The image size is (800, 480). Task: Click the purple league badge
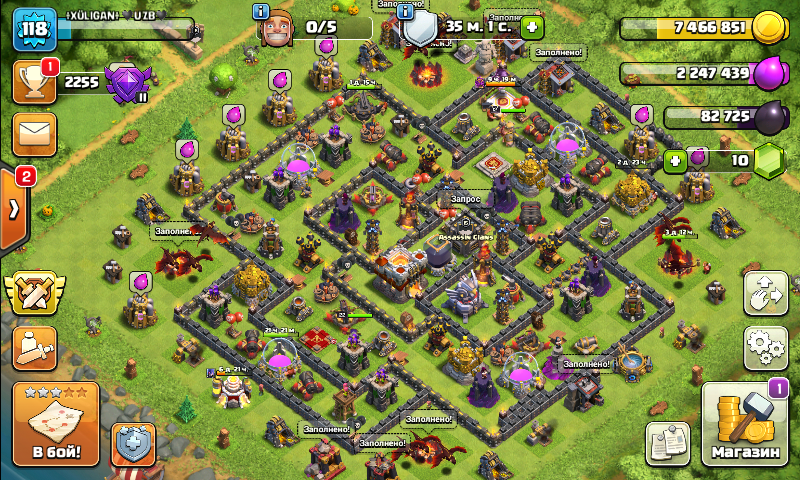click(126, 83)
